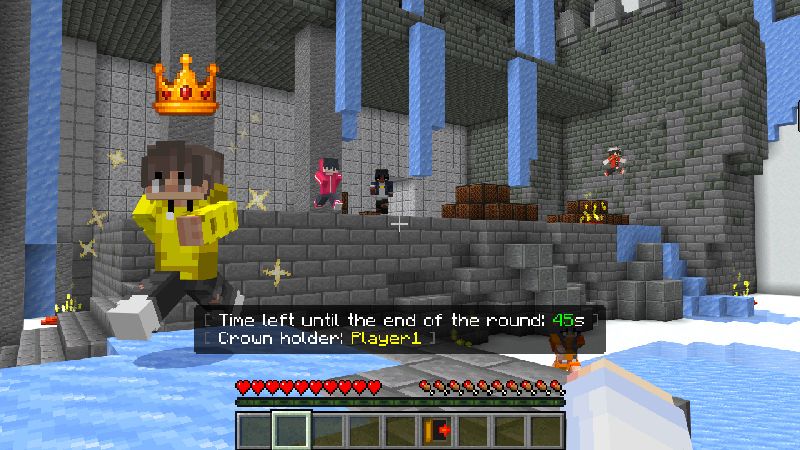Select the hotbar slot with the red arrow item

pos(437,430)
